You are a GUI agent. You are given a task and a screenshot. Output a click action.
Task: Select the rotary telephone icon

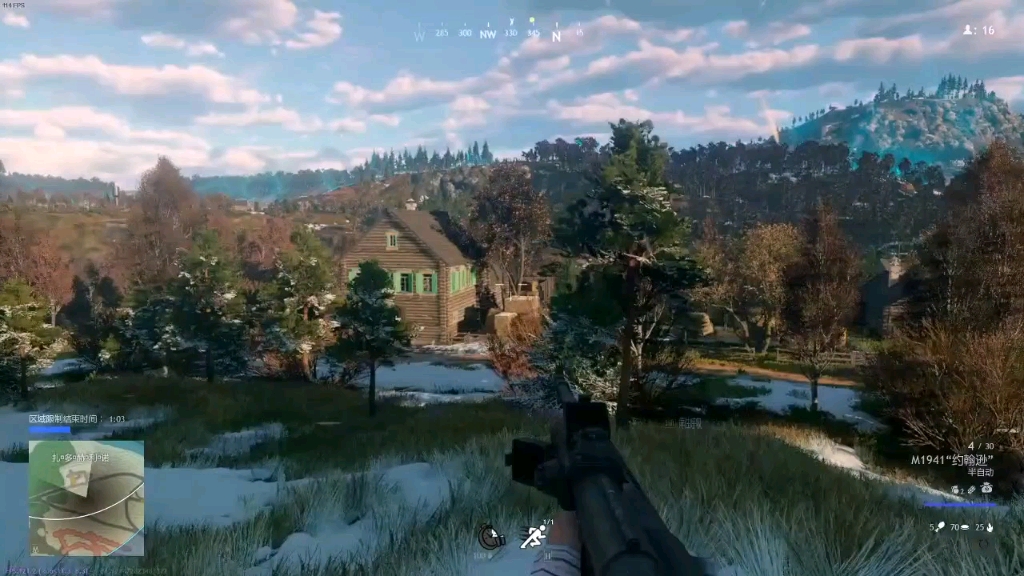(x=986, y=488)
